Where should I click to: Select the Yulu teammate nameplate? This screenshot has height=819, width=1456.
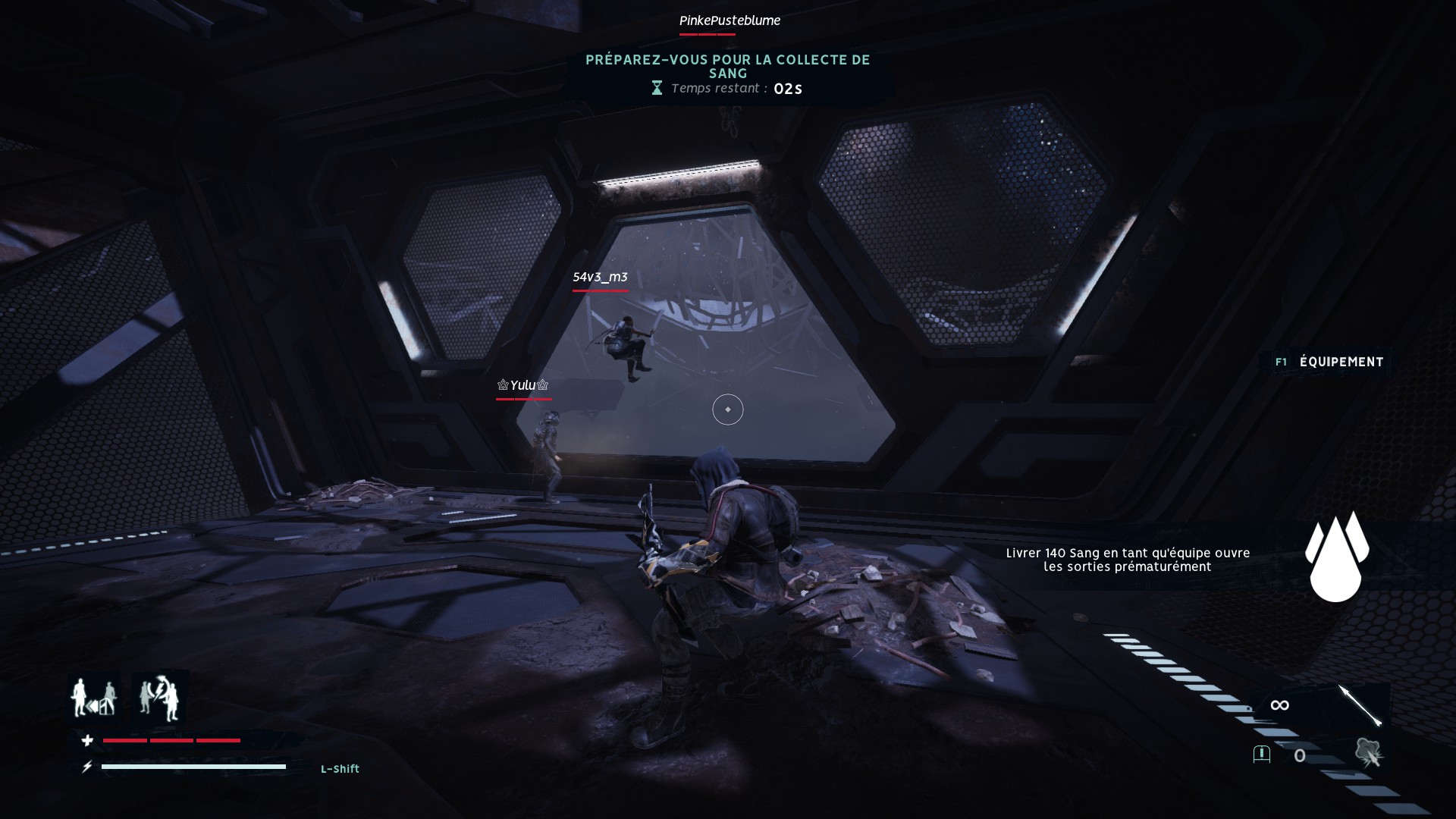pyautogui.click(x=522, y=386)
